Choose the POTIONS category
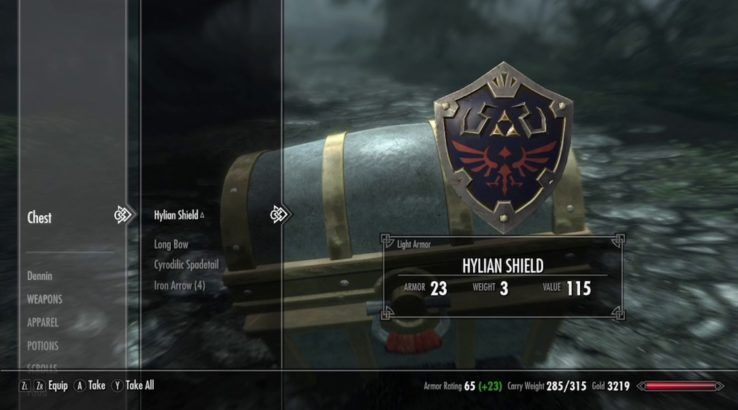The width and height of the screenshot is (738, 410). (x=44, y=346)
